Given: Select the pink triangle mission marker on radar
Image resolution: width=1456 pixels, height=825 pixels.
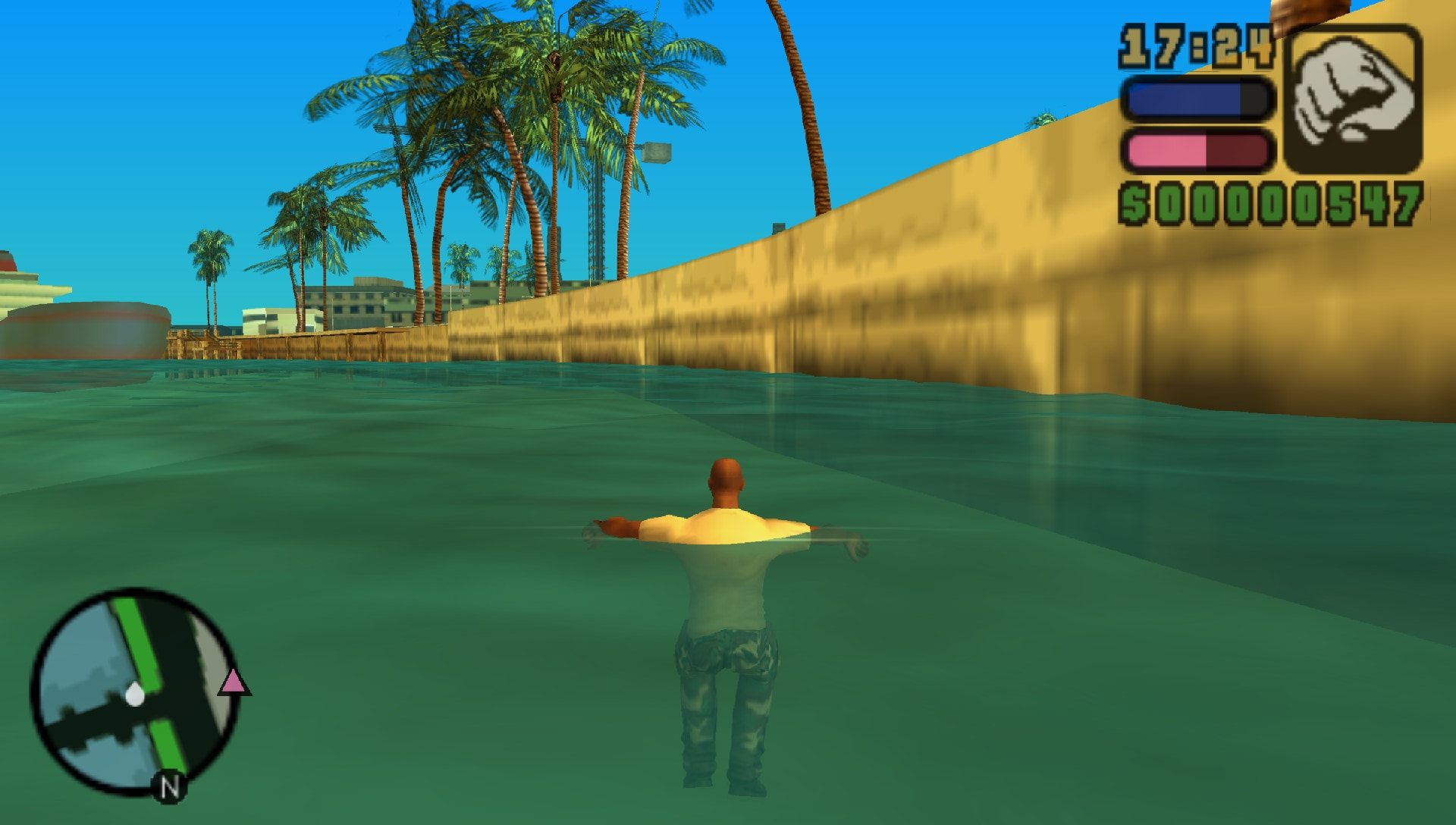Looking at the screenshot, I should coord(231,681).
